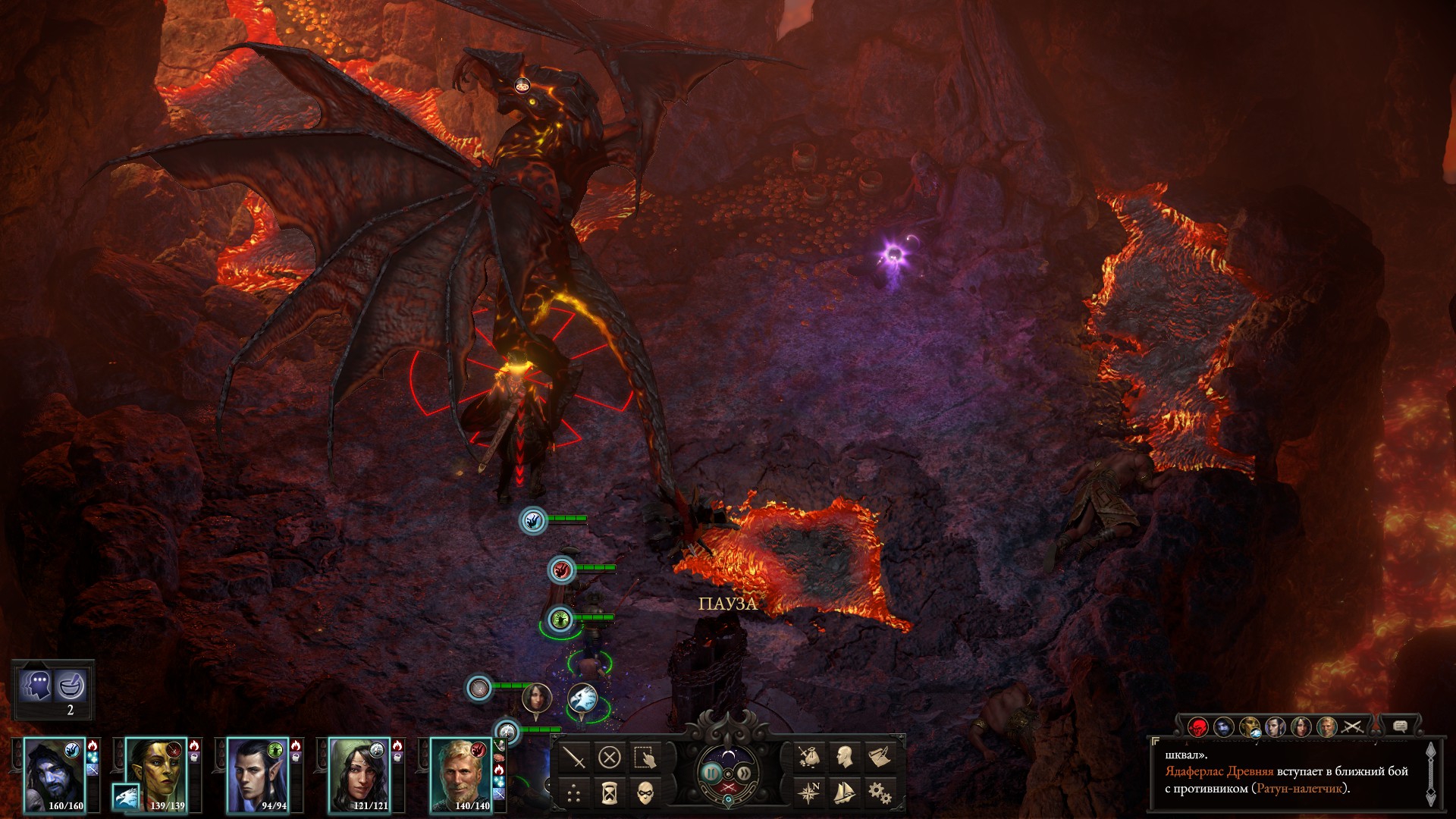Viewport: 1456px width, 819px height.
Task: Toggle stealth mode with the masked face
Action: (644, 793)
